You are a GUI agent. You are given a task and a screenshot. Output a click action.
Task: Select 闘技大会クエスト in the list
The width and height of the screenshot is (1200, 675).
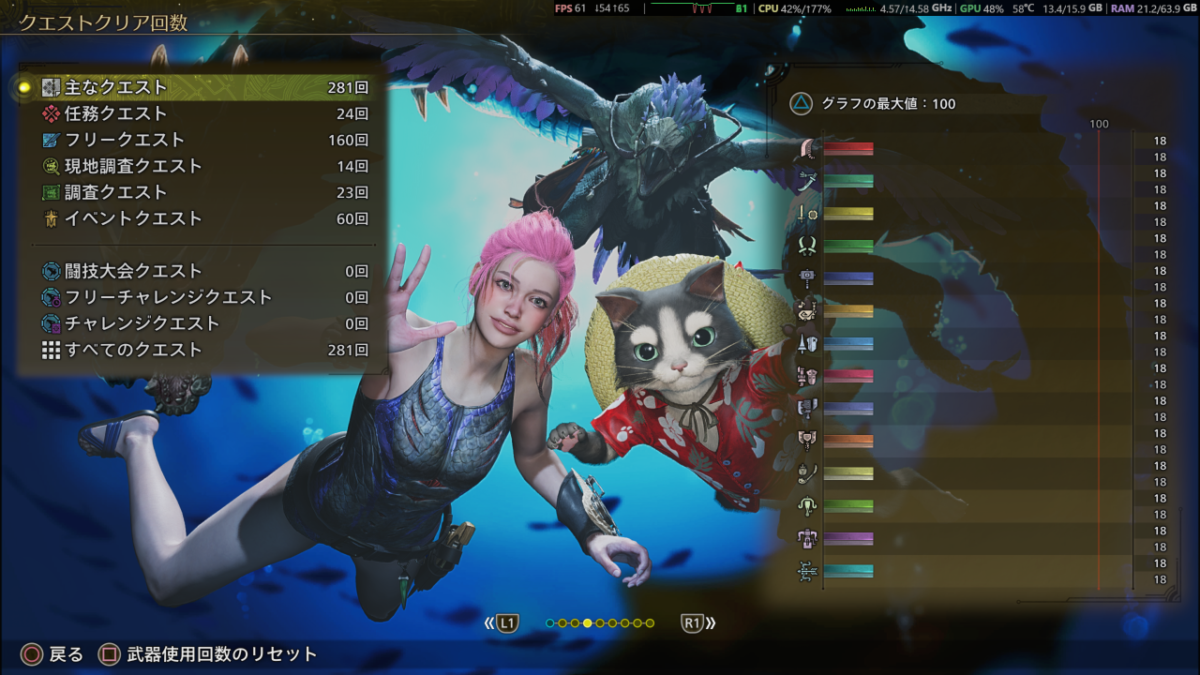tap(200, 271)
